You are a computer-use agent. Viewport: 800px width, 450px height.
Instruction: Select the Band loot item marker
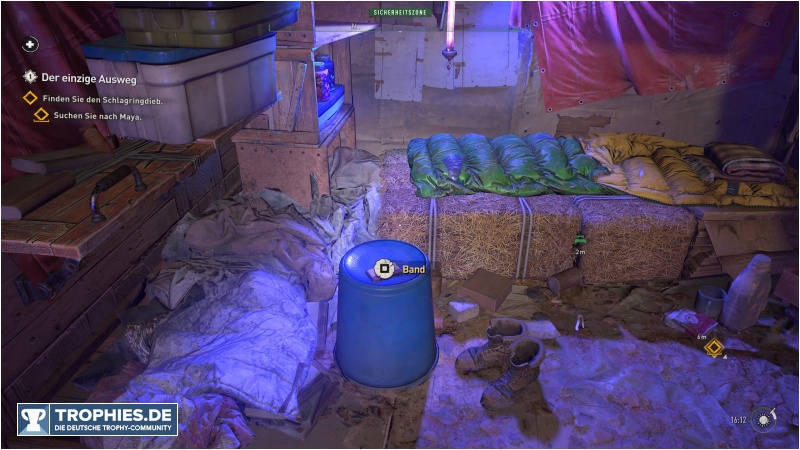pyautogui.click(x=383, y=269)
